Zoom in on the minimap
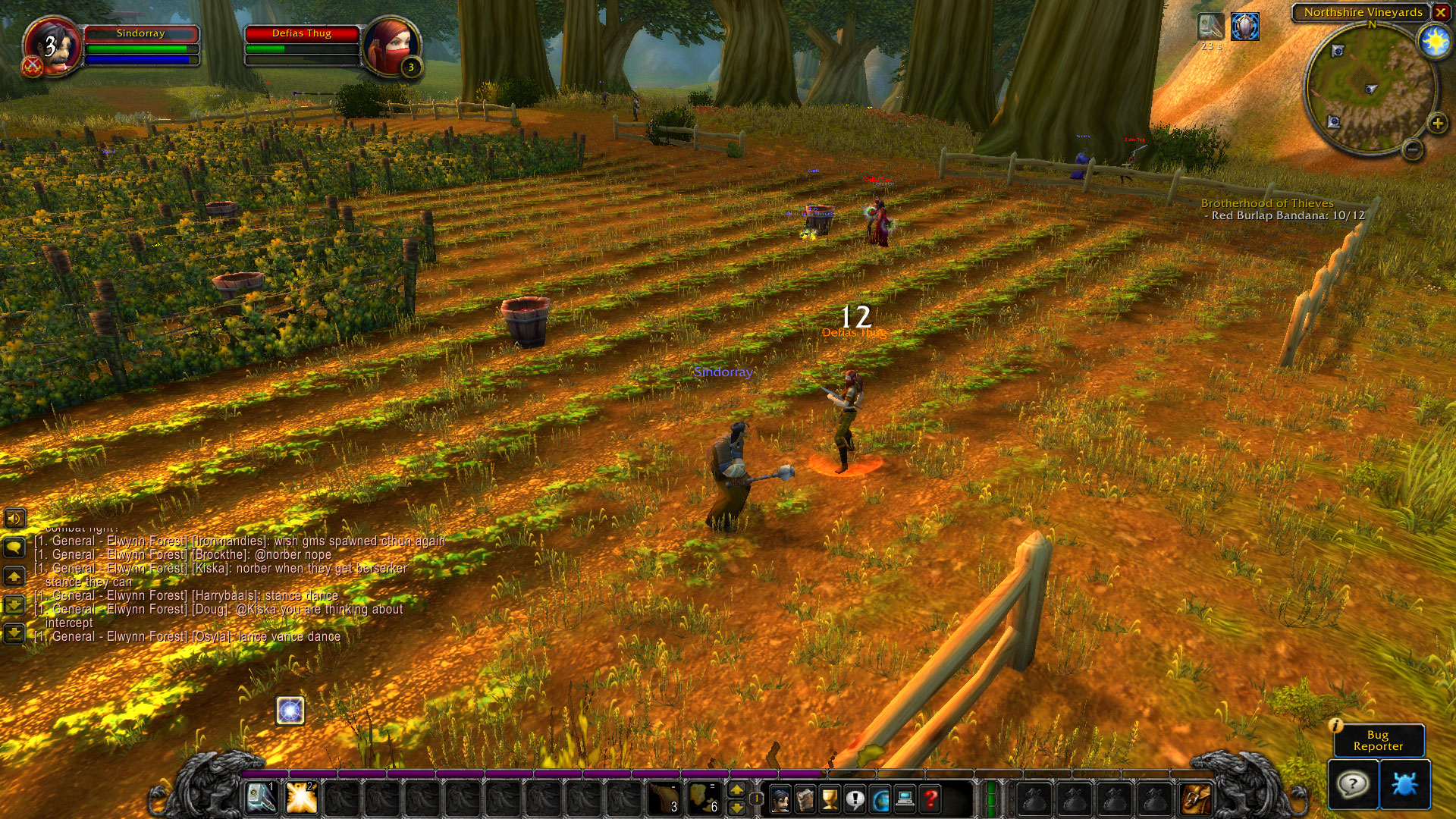 (x=1437, y=124)
